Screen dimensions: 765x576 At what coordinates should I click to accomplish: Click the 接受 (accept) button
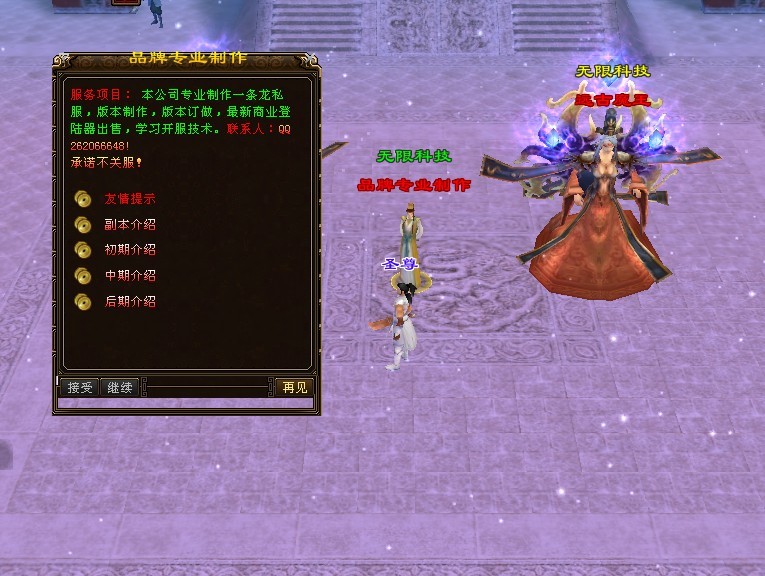tap(80, 387)
